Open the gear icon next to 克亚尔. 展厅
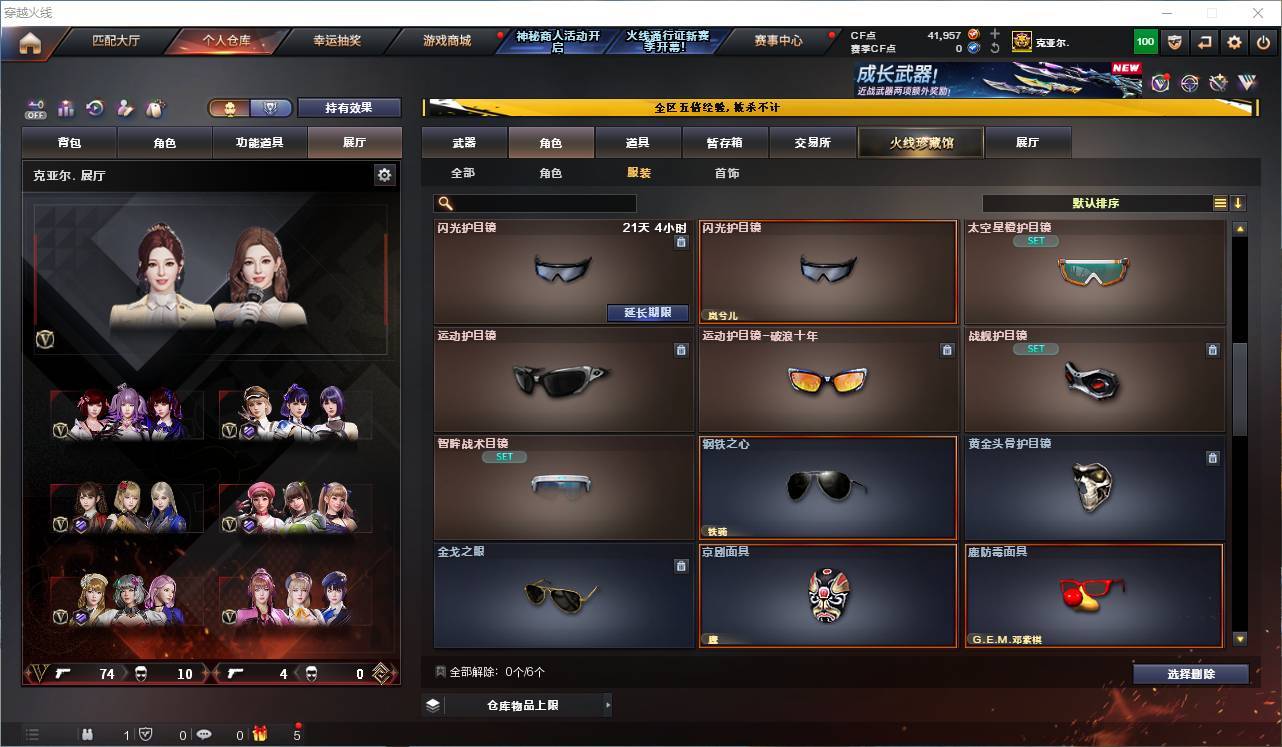Screen dimensions: 1282x747 coord(385,174)
